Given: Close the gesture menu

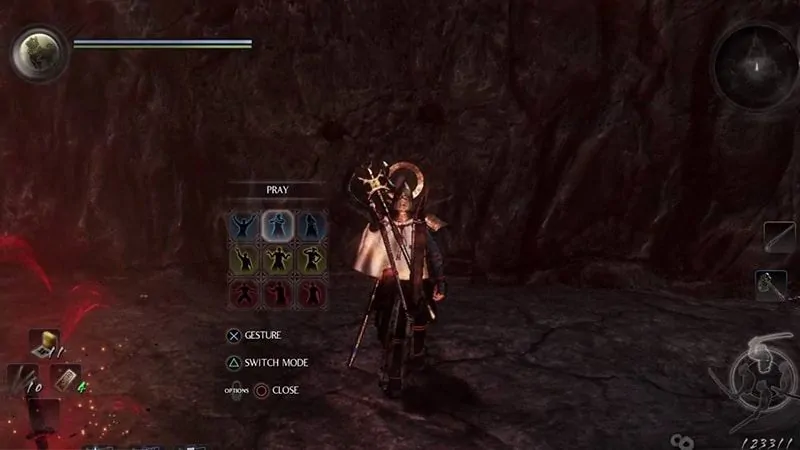Looking at the screenshot, I should click(x=284, y=389).
